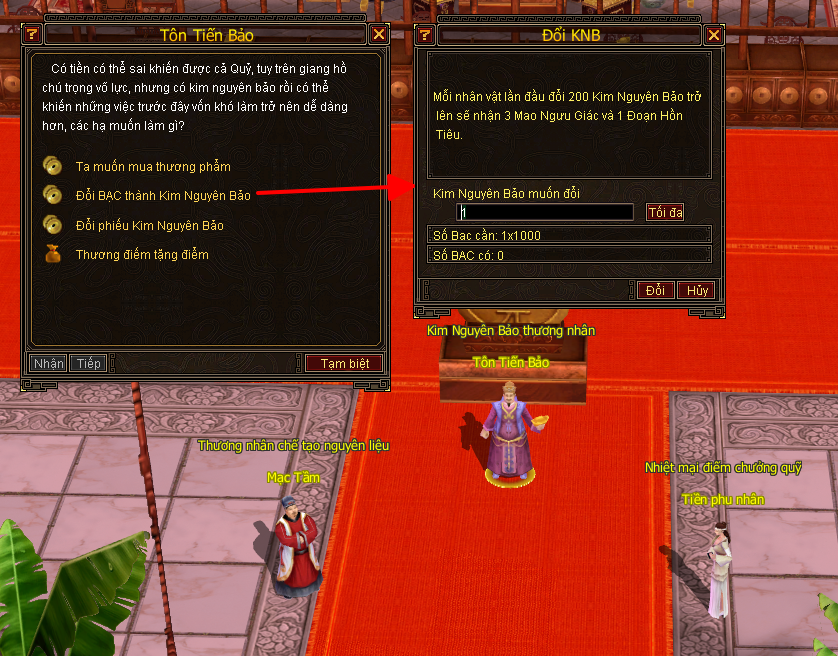This screenshot has height=656, width=838.
Task: Select "Đổi BẠC thành Kim Nguyên Bảo"
Action: click(163, 195)
